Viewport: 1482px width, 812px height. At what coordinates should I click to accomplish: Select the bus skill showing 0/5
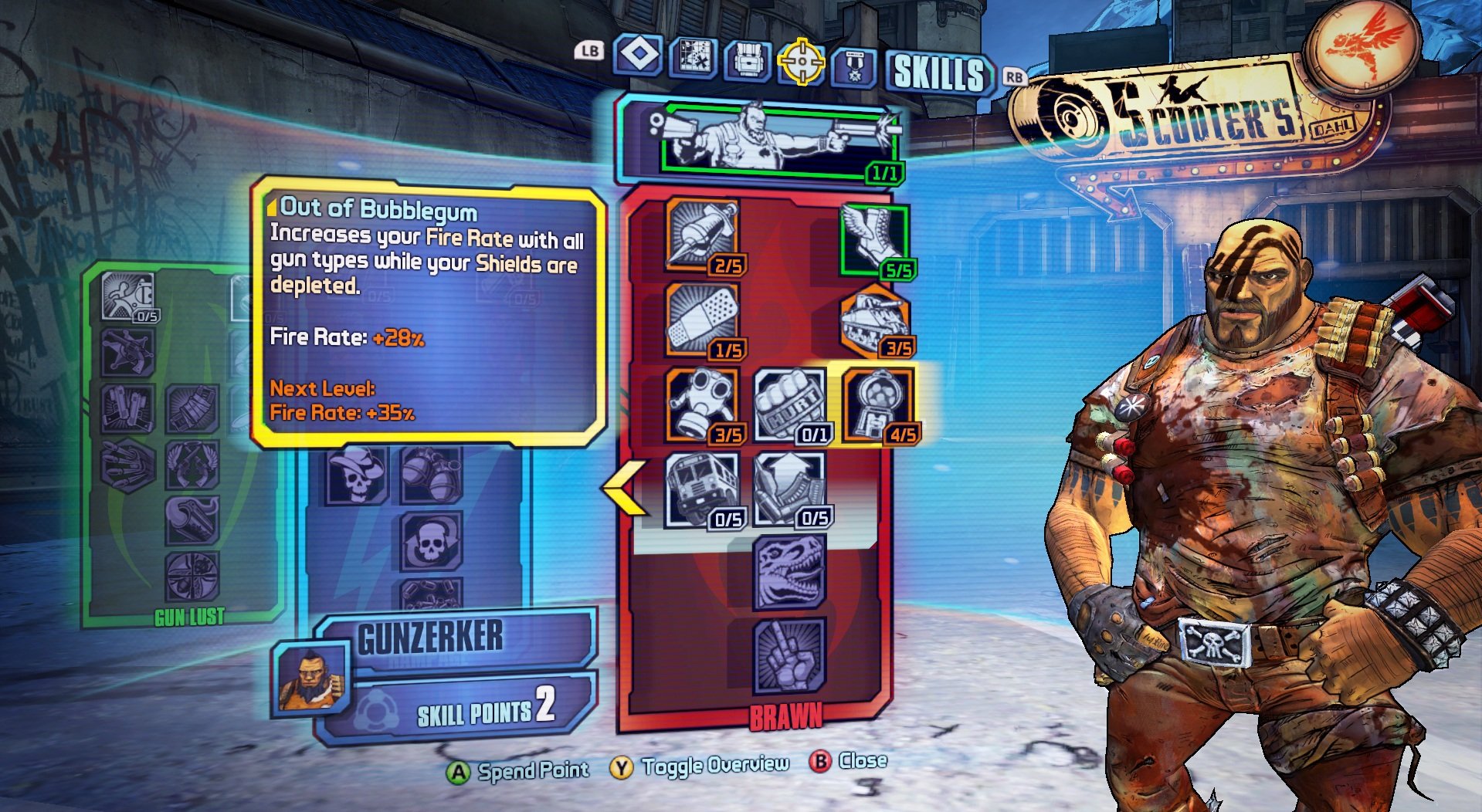pyautogui.click(x=703, y=489)
